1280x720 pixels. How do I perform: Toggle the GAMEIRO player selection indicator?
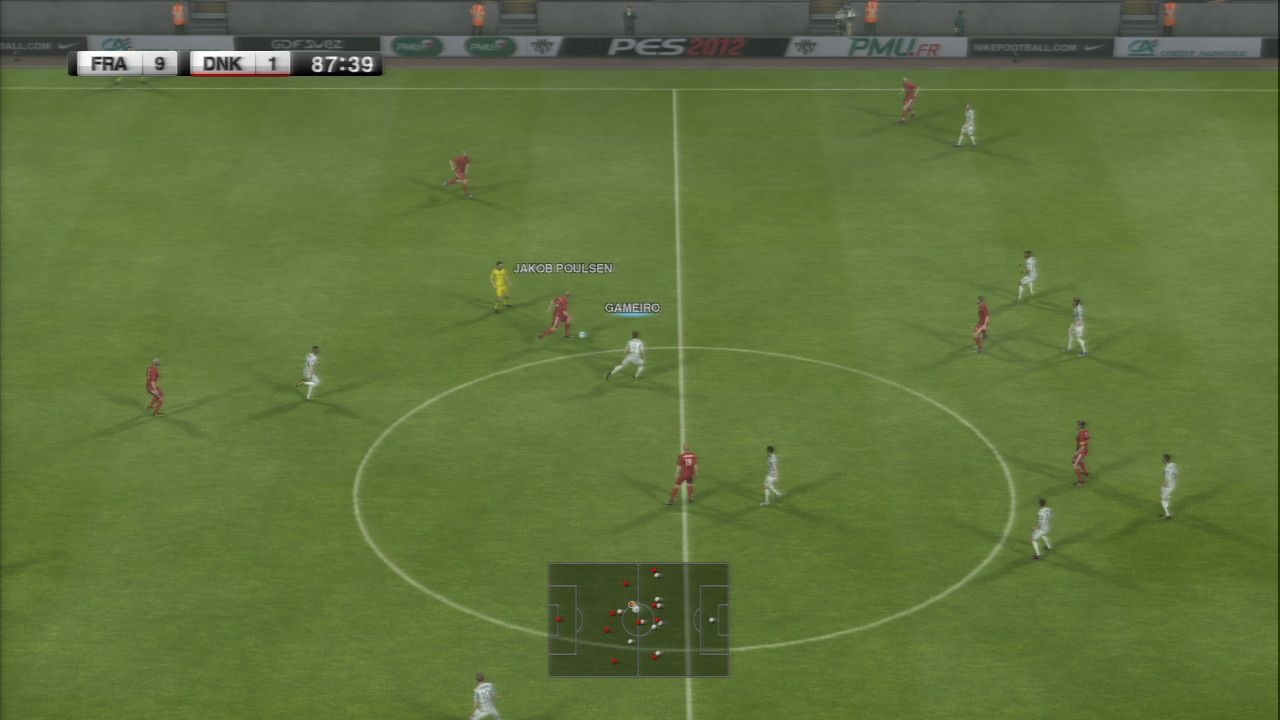tap(632, 308)
